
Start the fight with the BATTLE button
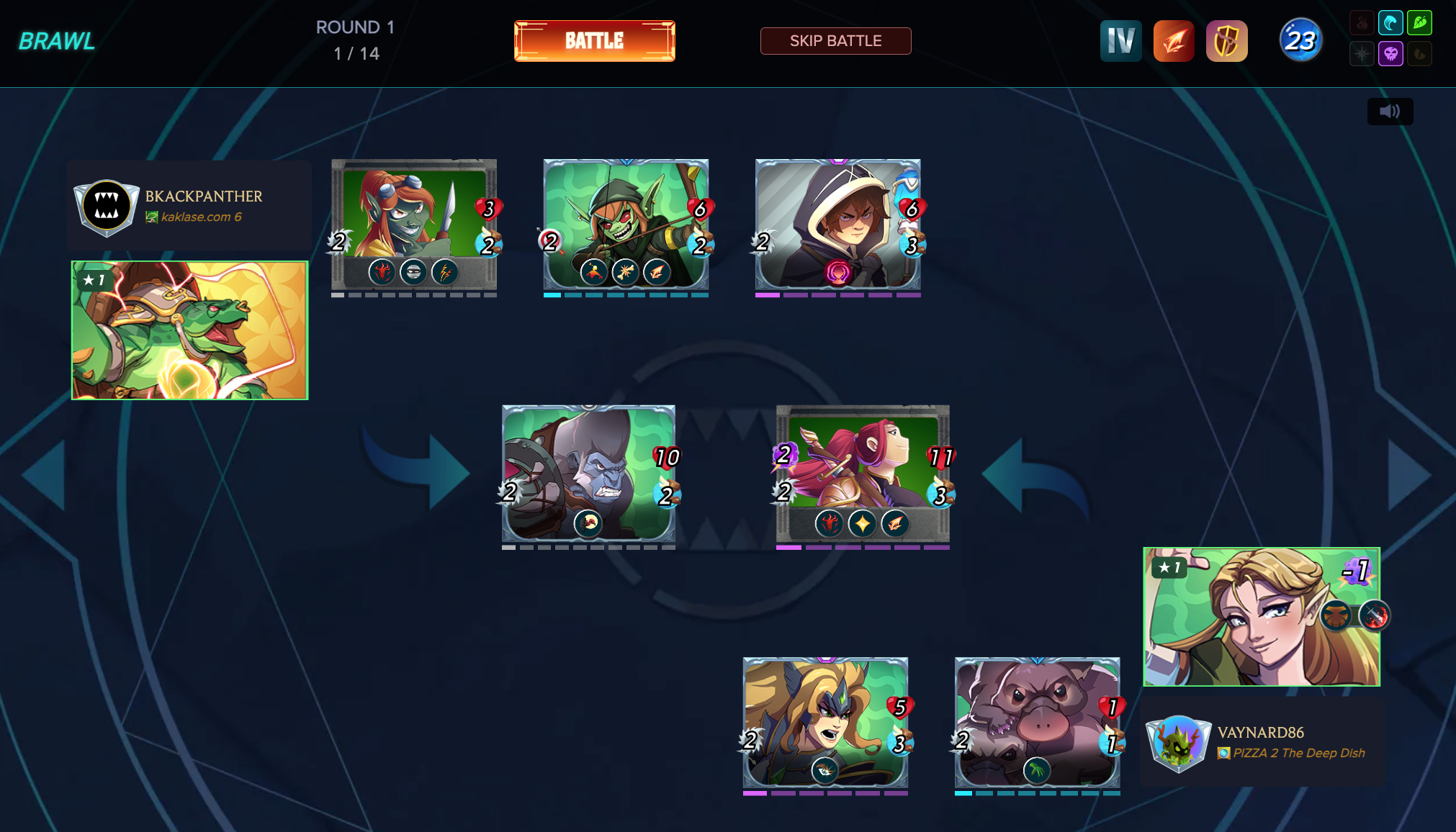coord(594,41)
